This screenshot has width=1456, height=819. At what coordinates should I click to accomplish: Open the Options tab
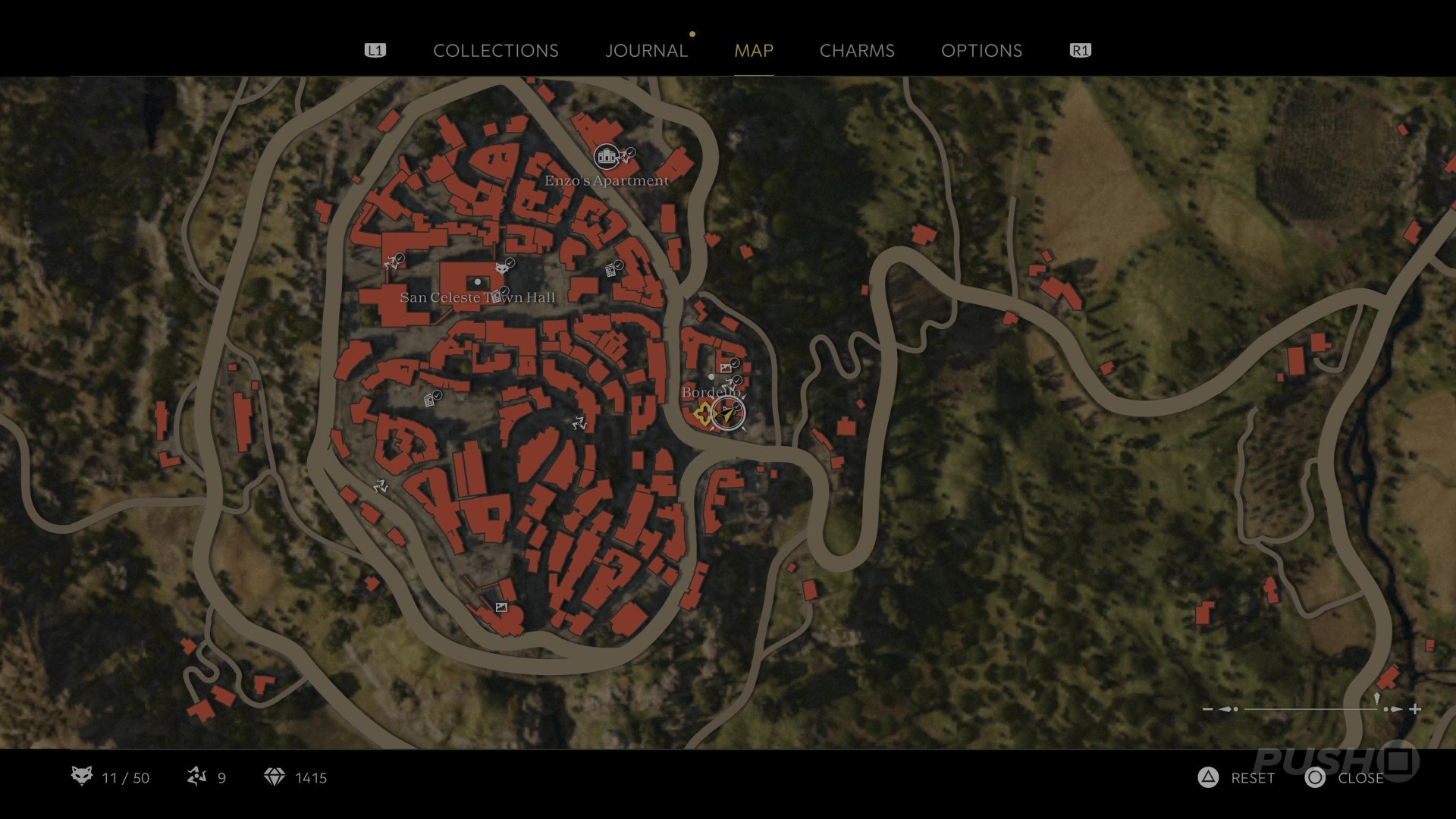point(981,51)
